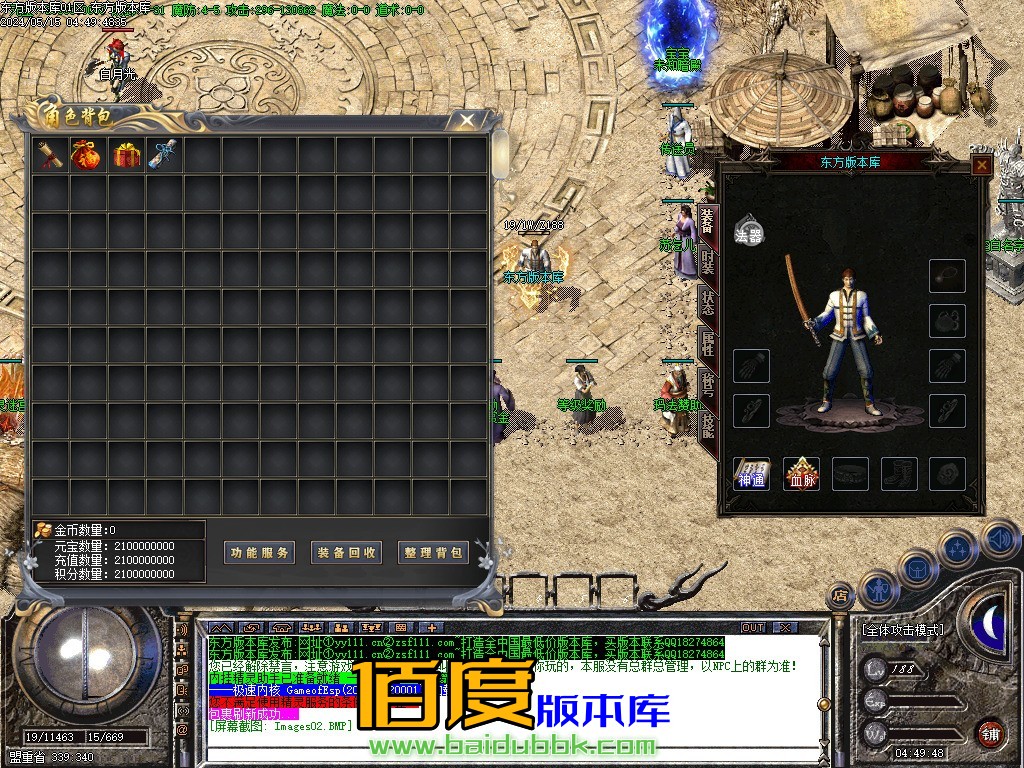
Task: Open the 血脉 bloodline slot
Action: coord(801,474)
